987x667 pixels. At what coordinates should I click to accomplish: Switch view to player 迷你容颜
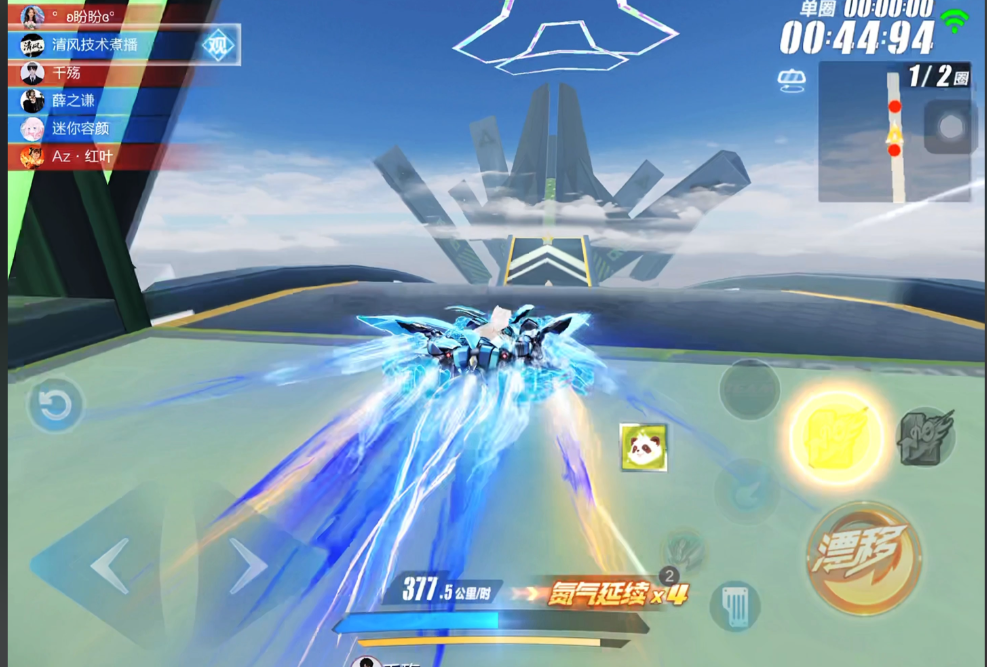click(x=80, y=129)
